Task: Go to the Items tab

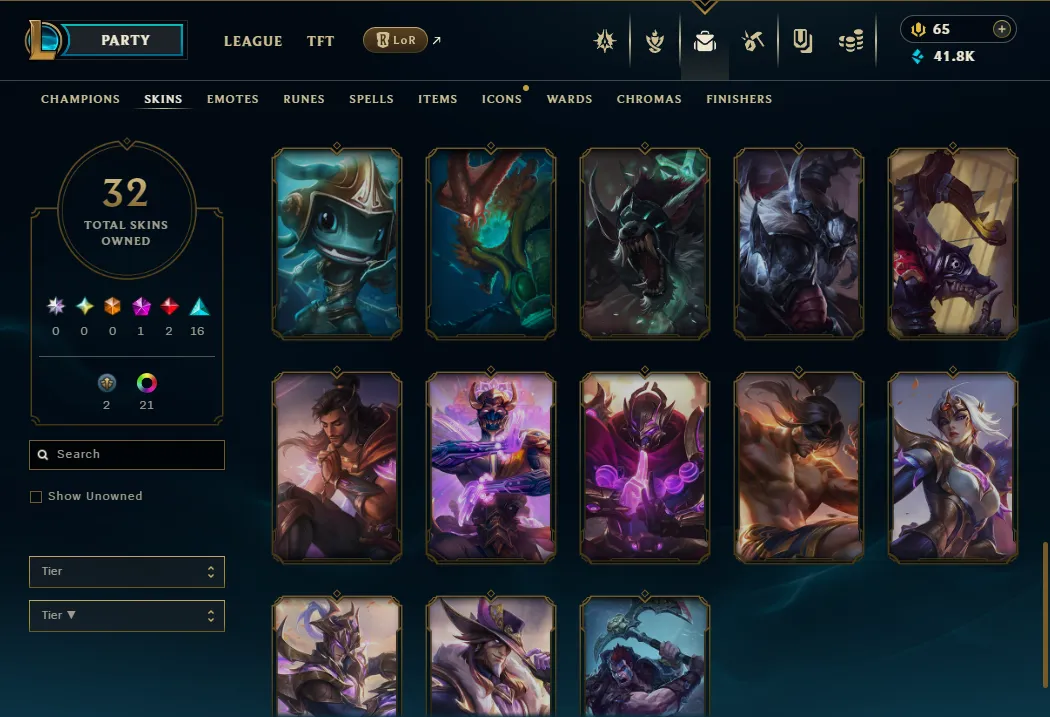Action: (438, 99)
